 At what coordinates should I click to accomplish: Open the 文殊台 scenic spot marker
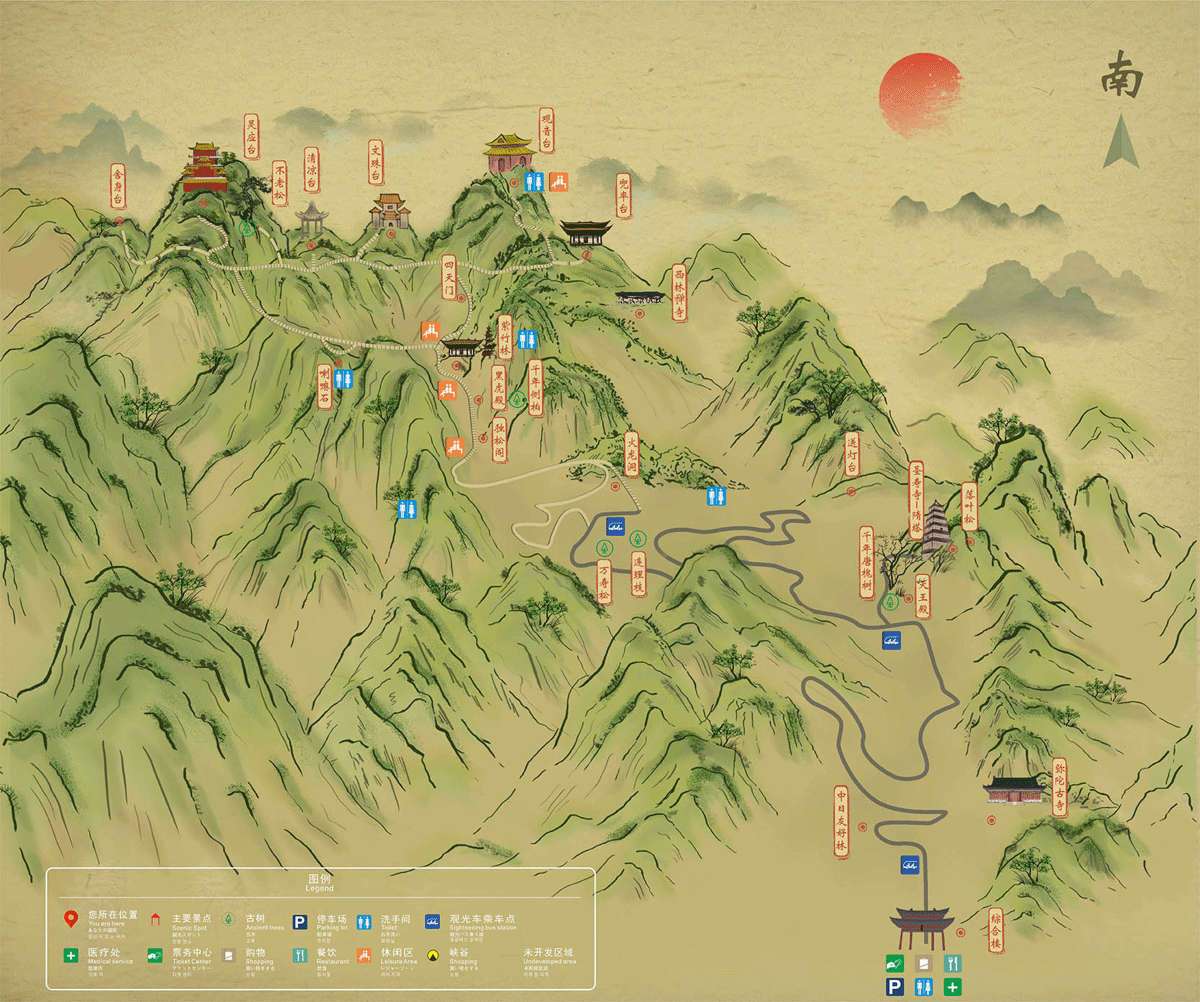(376, 162)
